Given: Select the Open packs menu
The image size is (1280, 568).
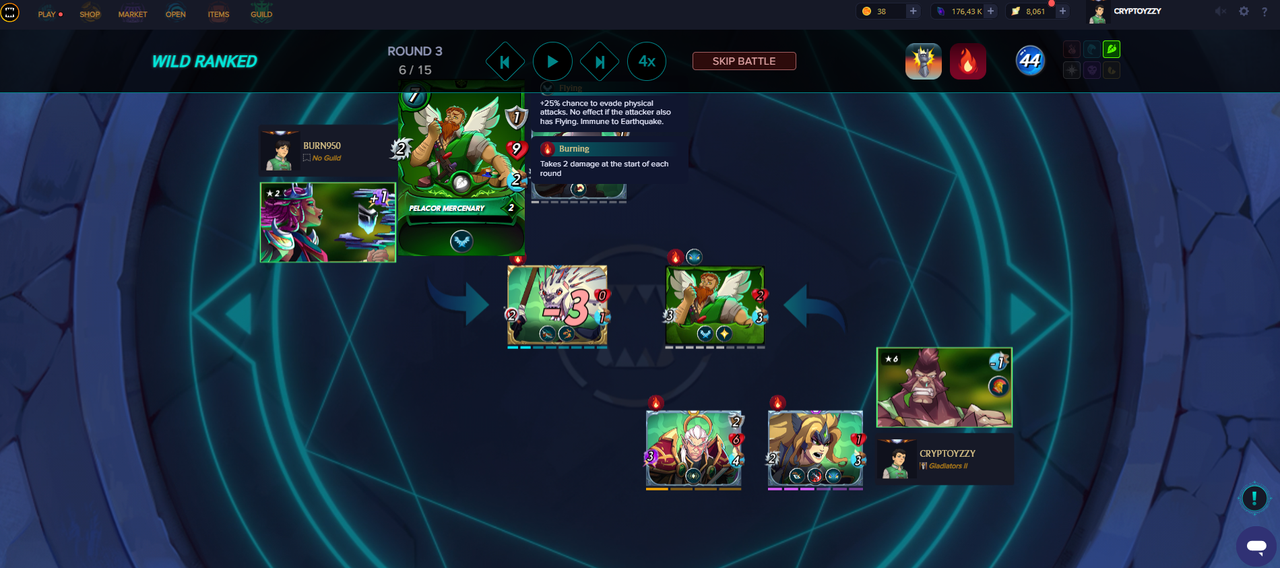Looking at the screenshot, I should point(176,14).
